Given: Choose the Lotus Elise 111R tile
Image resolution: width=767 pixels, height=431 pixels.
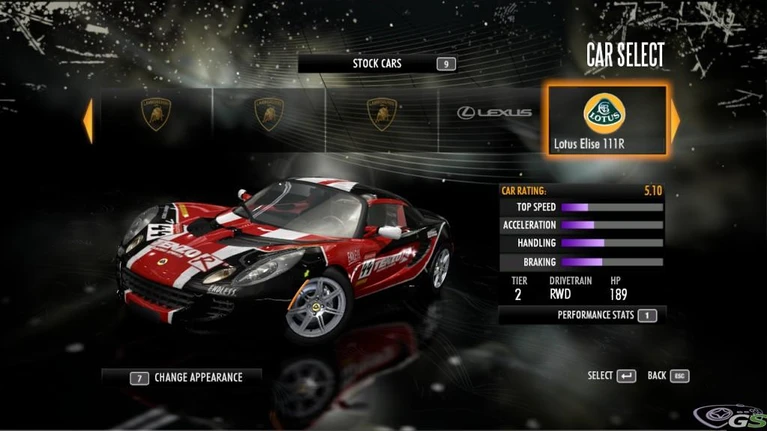Looking at the screenshot, I should point(604,119).
